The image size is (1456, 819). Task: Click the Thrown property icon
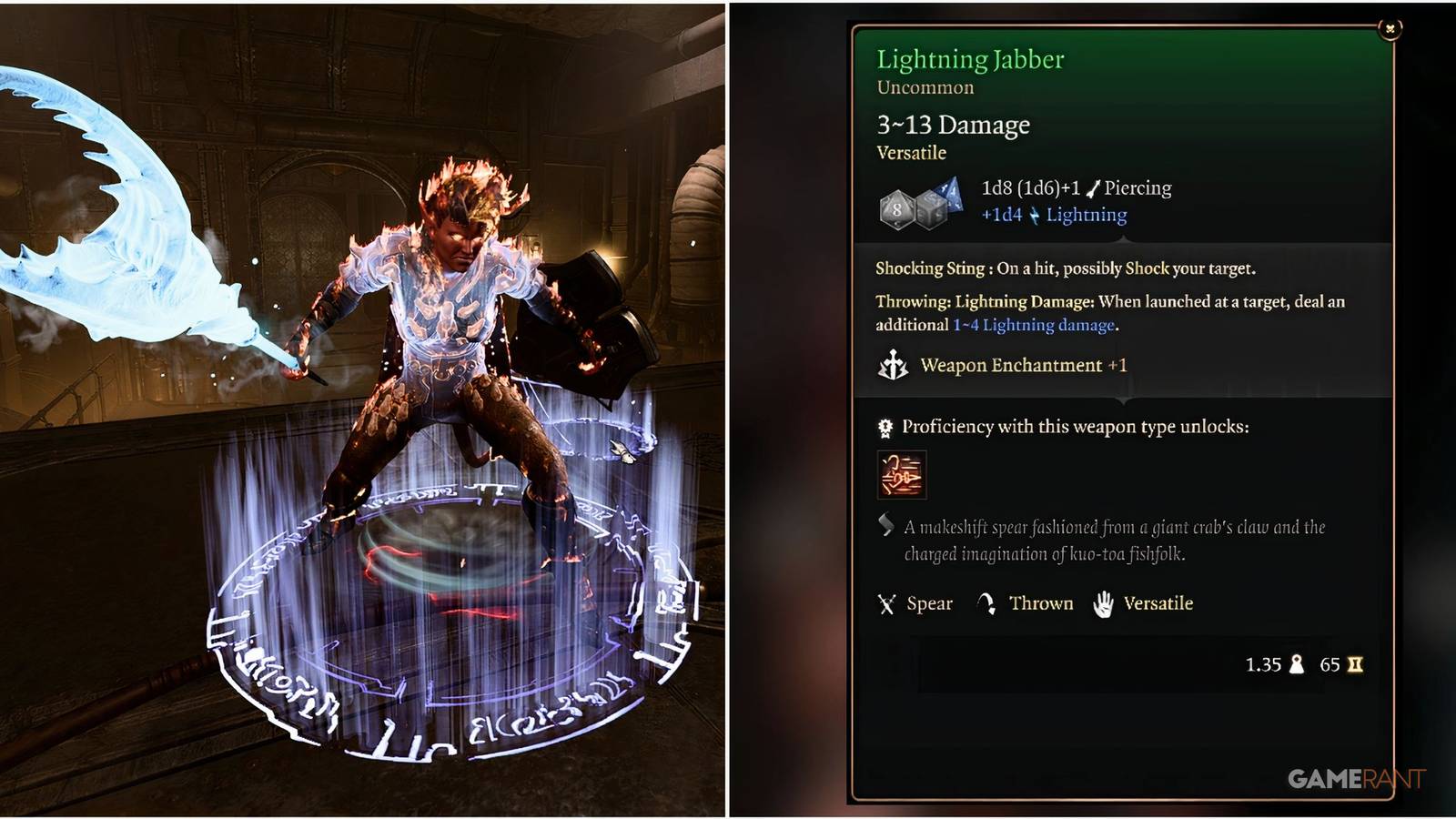coord(986,602)
